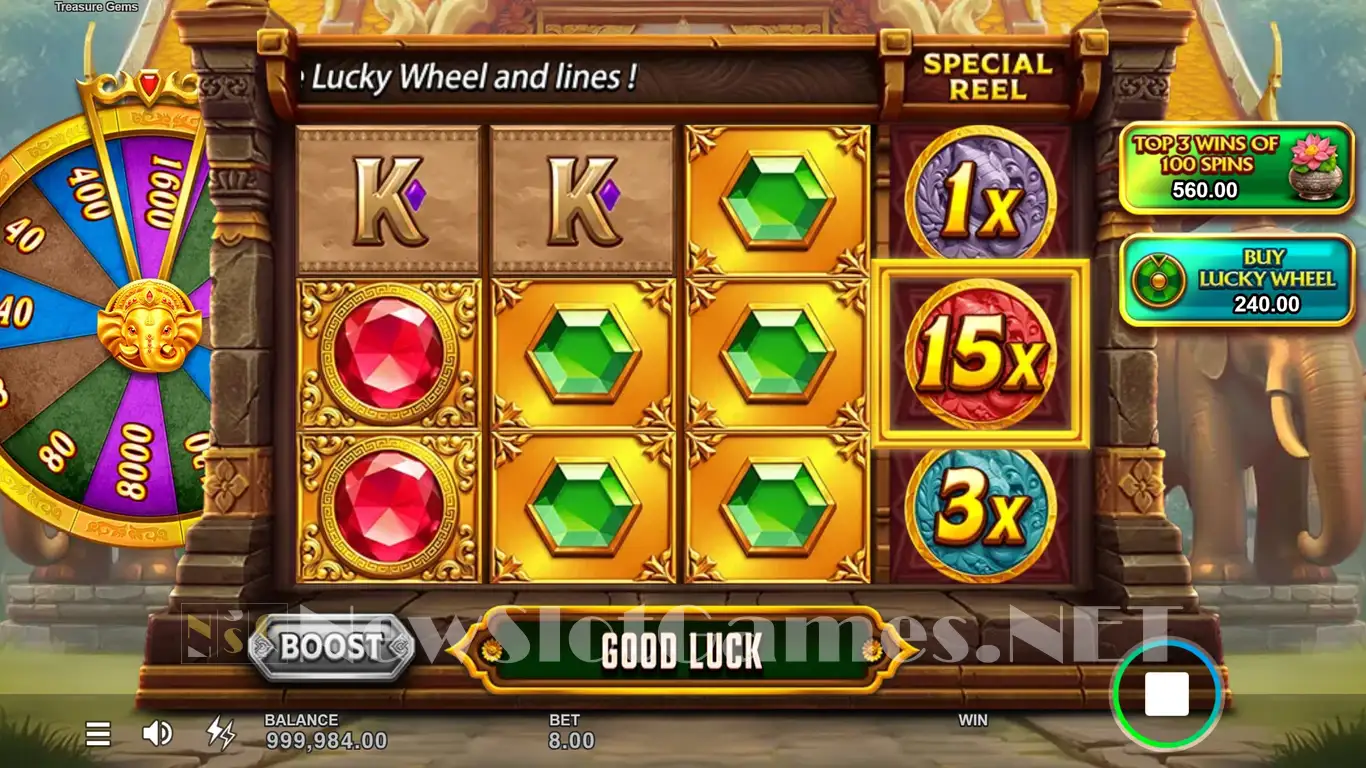The width and height of the screenshot is (1366, 768).
Task: Buy the Lucky Wheel for 240.00
Action: (1238, 281)
